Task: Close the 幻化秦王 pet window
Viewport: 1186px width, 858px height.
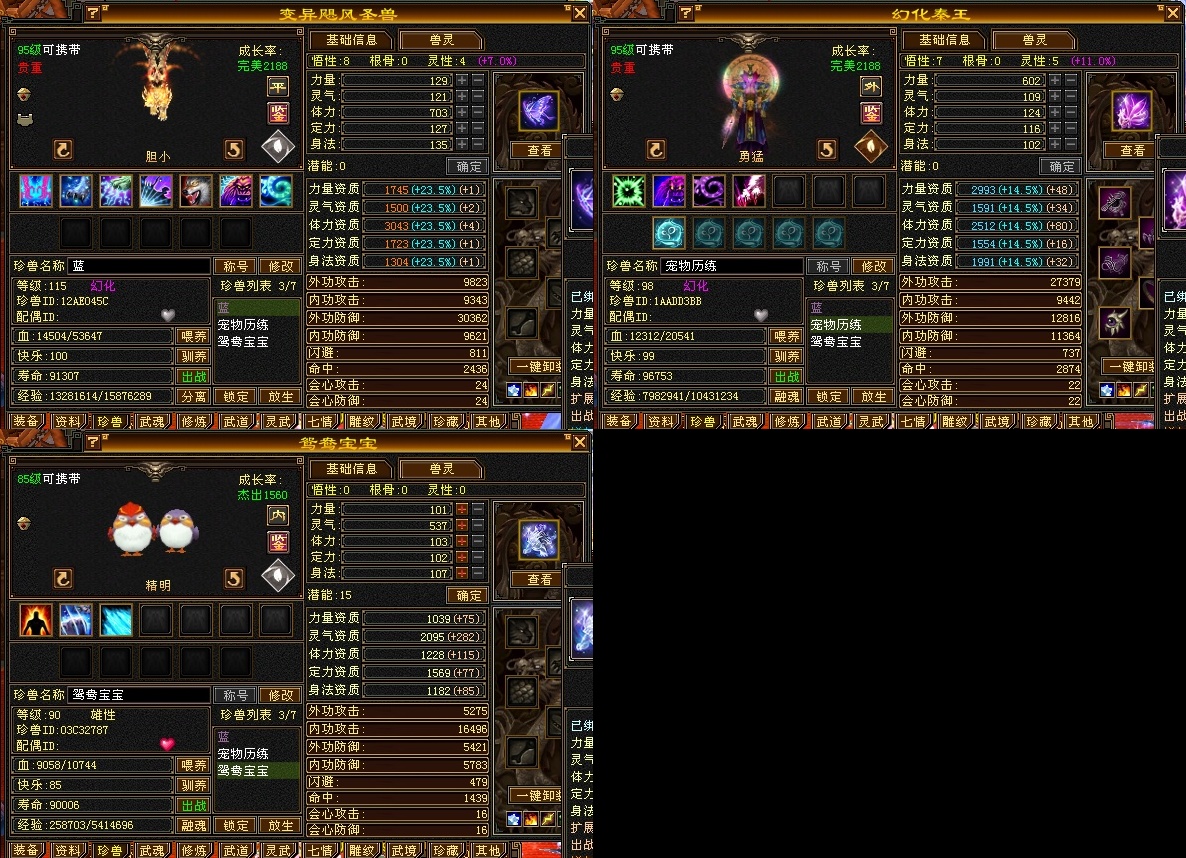Action: pos(1173,13)
